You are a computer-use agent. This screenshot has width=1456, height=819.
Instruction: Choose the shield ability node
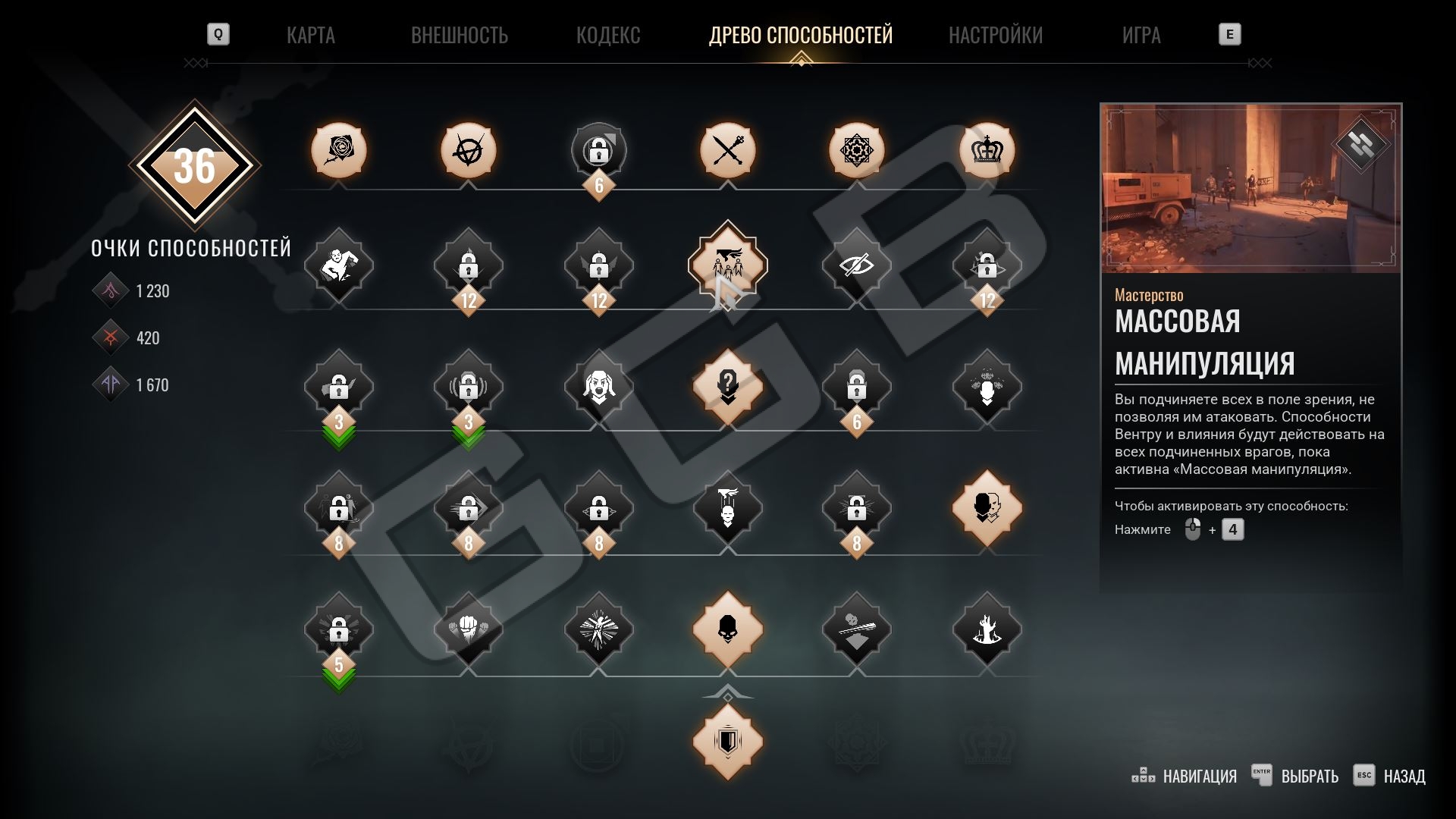(728, 741)
